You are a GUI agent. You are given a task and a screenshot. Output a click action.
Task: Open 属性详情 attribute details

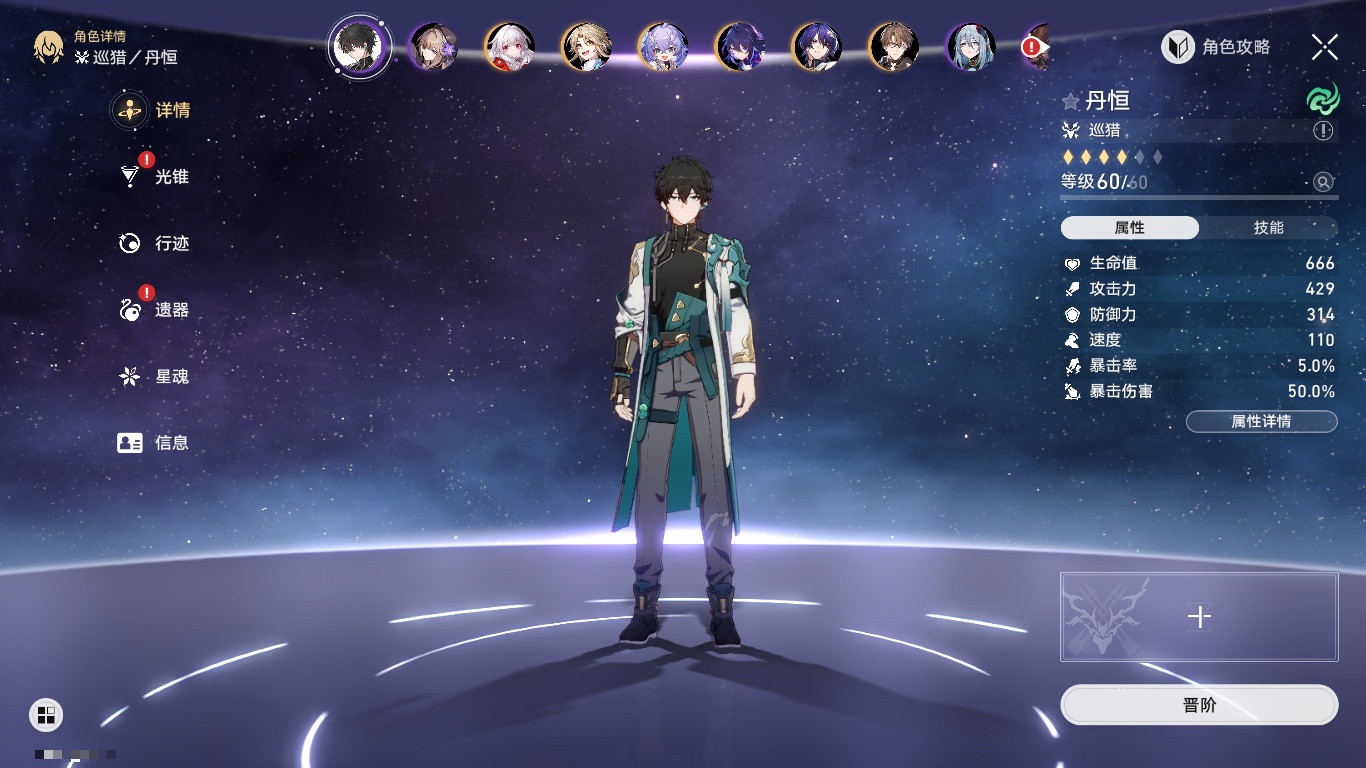(1261, 421)
